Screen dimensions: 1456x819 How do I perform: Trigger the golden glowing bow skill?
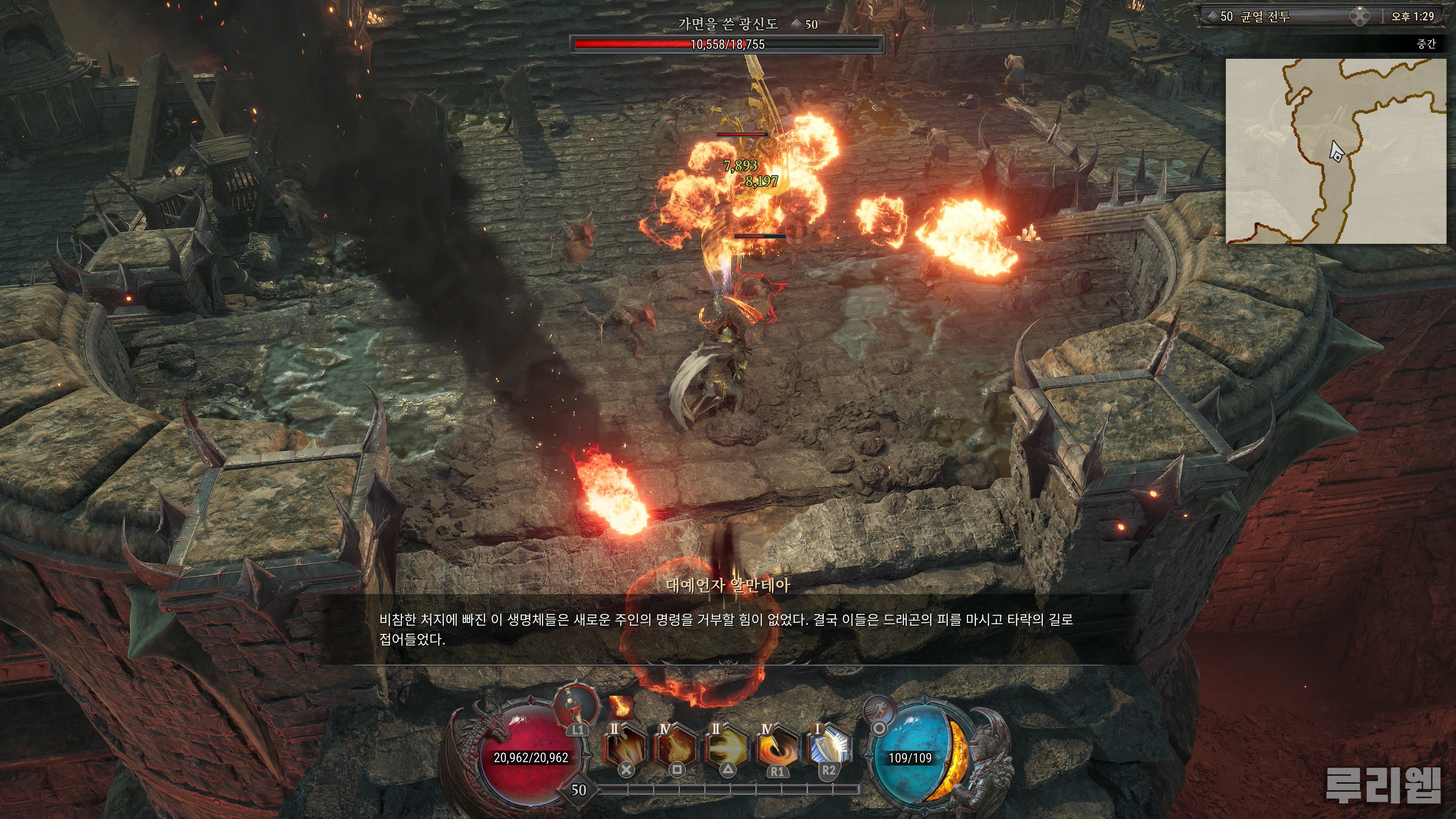[x=726, y=748]
